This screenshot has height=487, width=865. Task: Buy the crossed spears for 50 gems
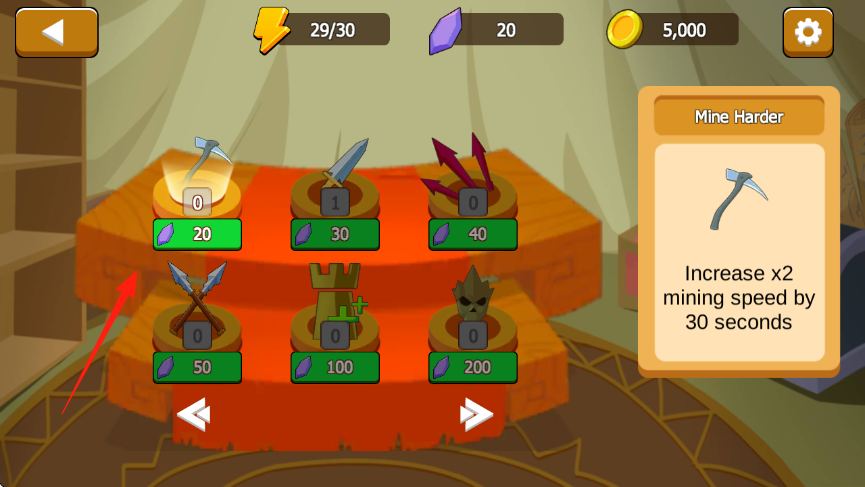click(198, 367)
